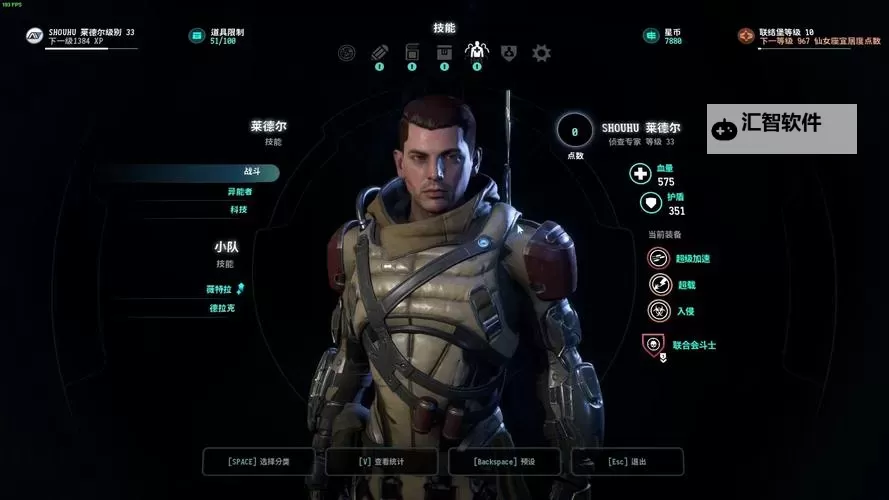Viewport: 889px width, 500px height.
Task: Open squadmate 德拉克's skills
Action: click(x=222, y=308)
